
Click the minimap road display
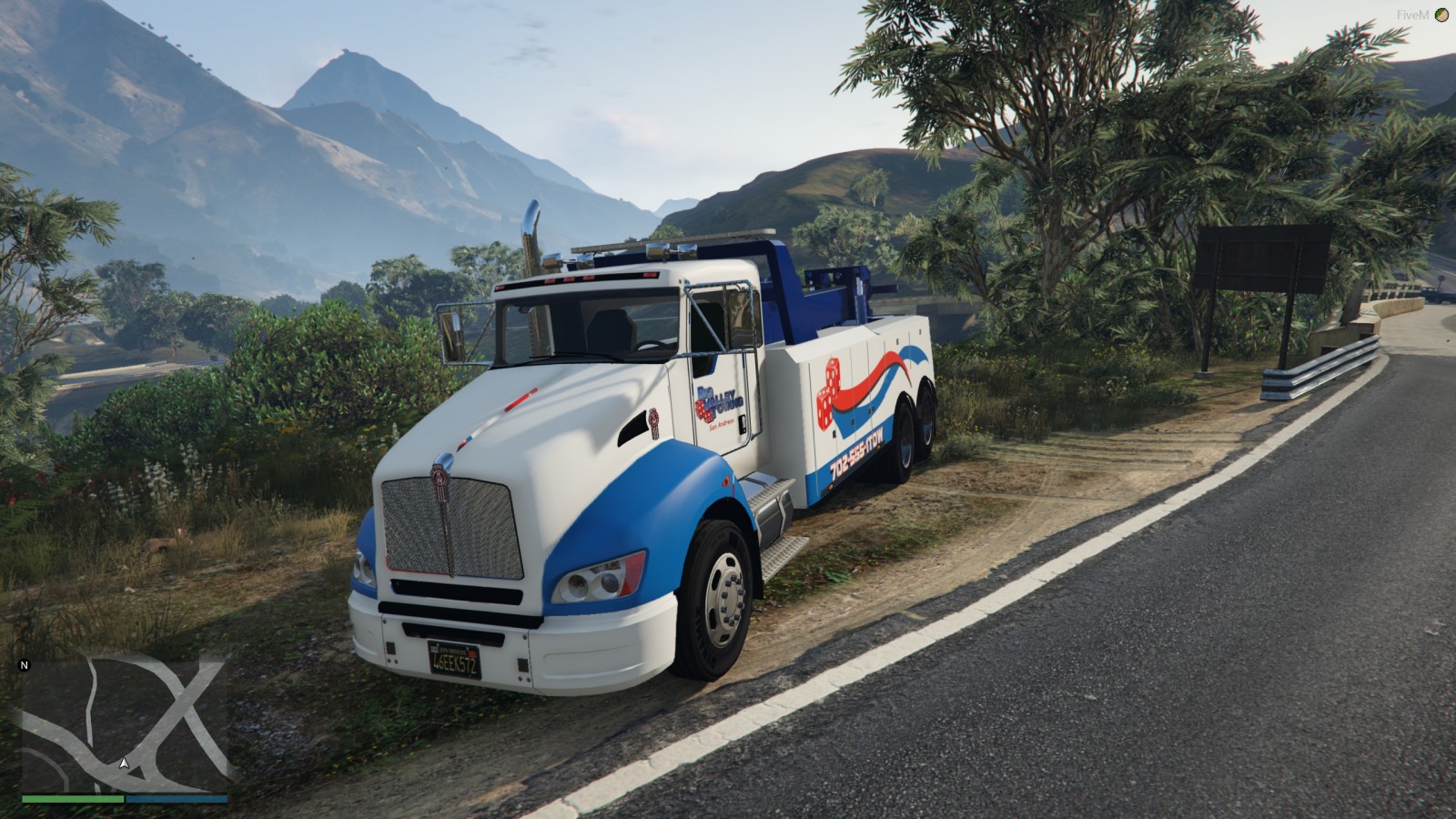125,723
